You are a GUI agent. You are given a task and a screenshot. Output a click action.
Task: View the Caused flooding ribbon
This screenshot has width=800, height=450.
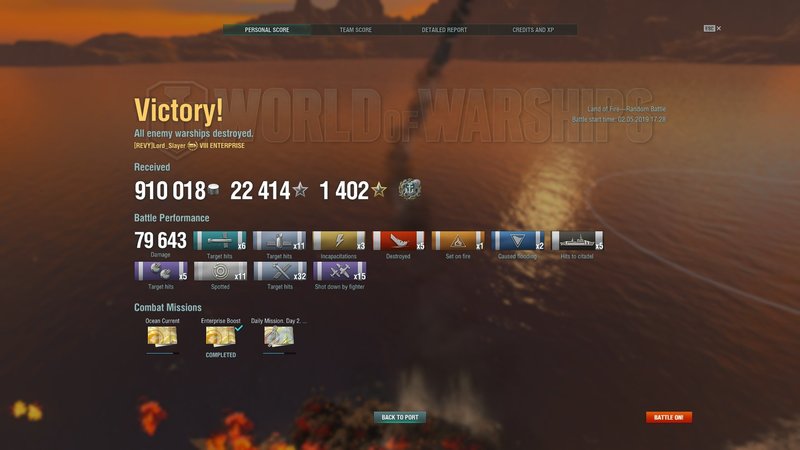coord(518,241)
